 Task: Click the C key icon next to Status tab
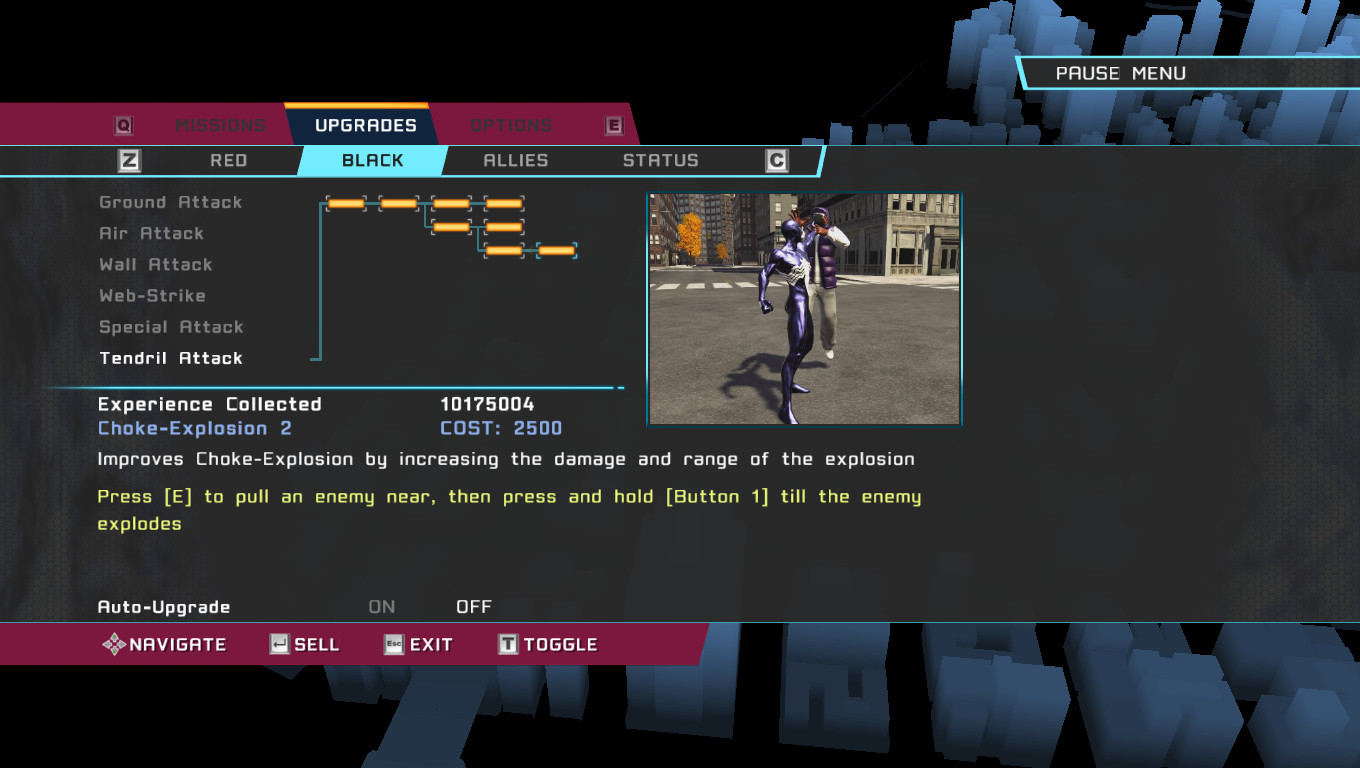(x=777, y=160)
